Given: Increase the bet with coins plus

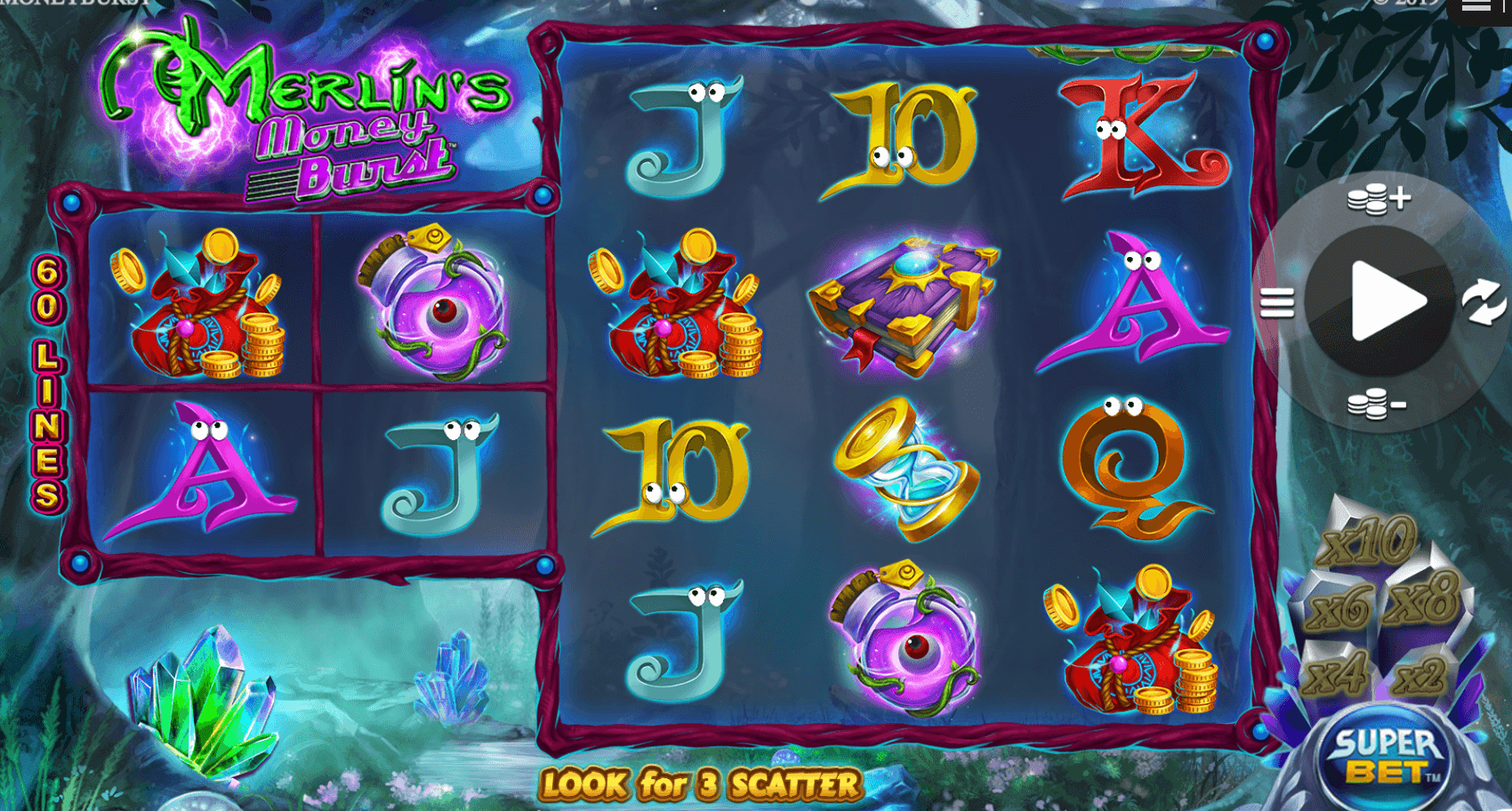Looking at the screenshot, I should click(x=1378, y=199).
